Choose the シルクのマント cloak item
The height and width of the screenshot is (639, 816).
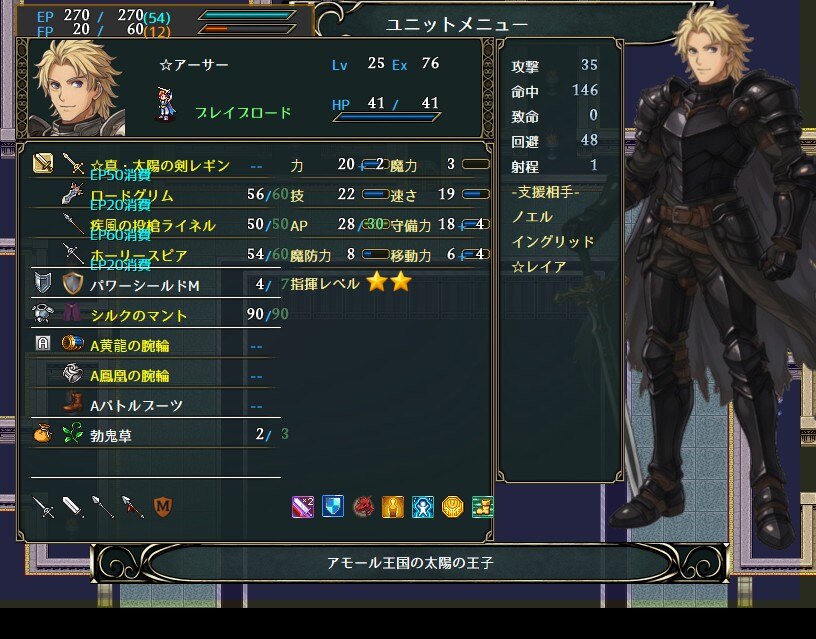[139, 315]
